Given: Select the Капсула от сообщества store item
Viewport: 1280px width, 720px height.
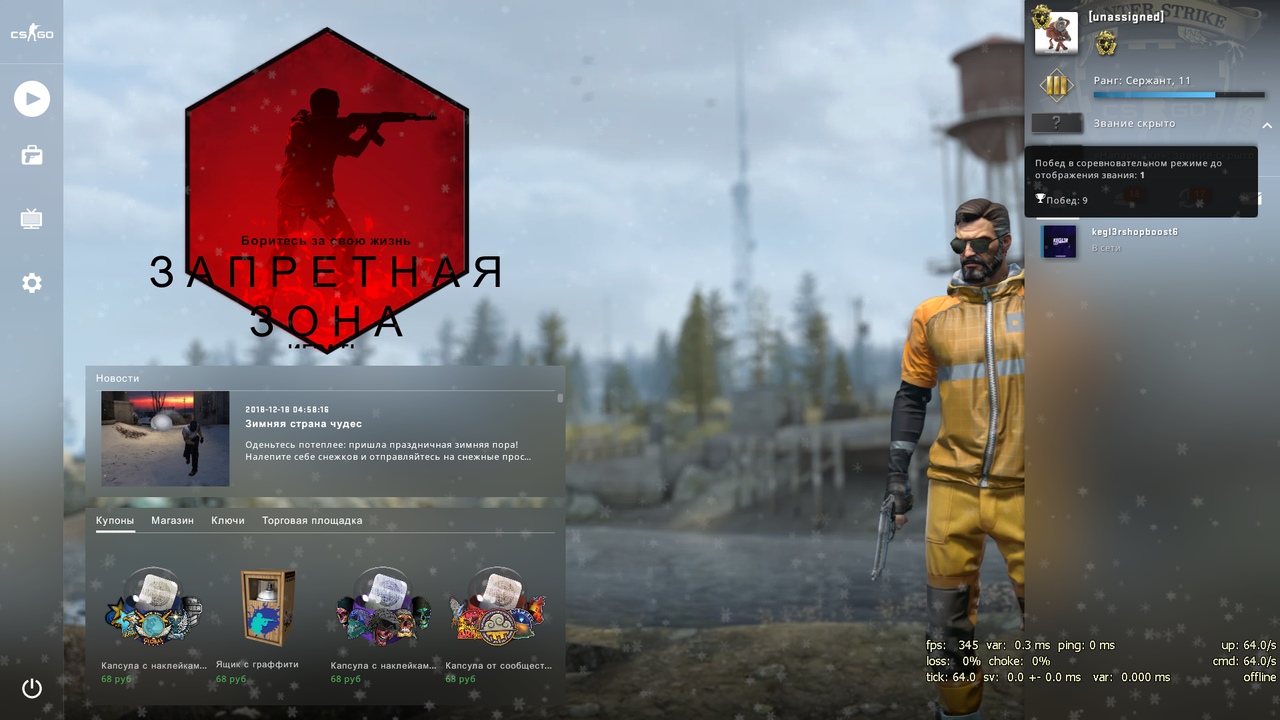Looking at the screenshot, I should click(x=497, y=610).
